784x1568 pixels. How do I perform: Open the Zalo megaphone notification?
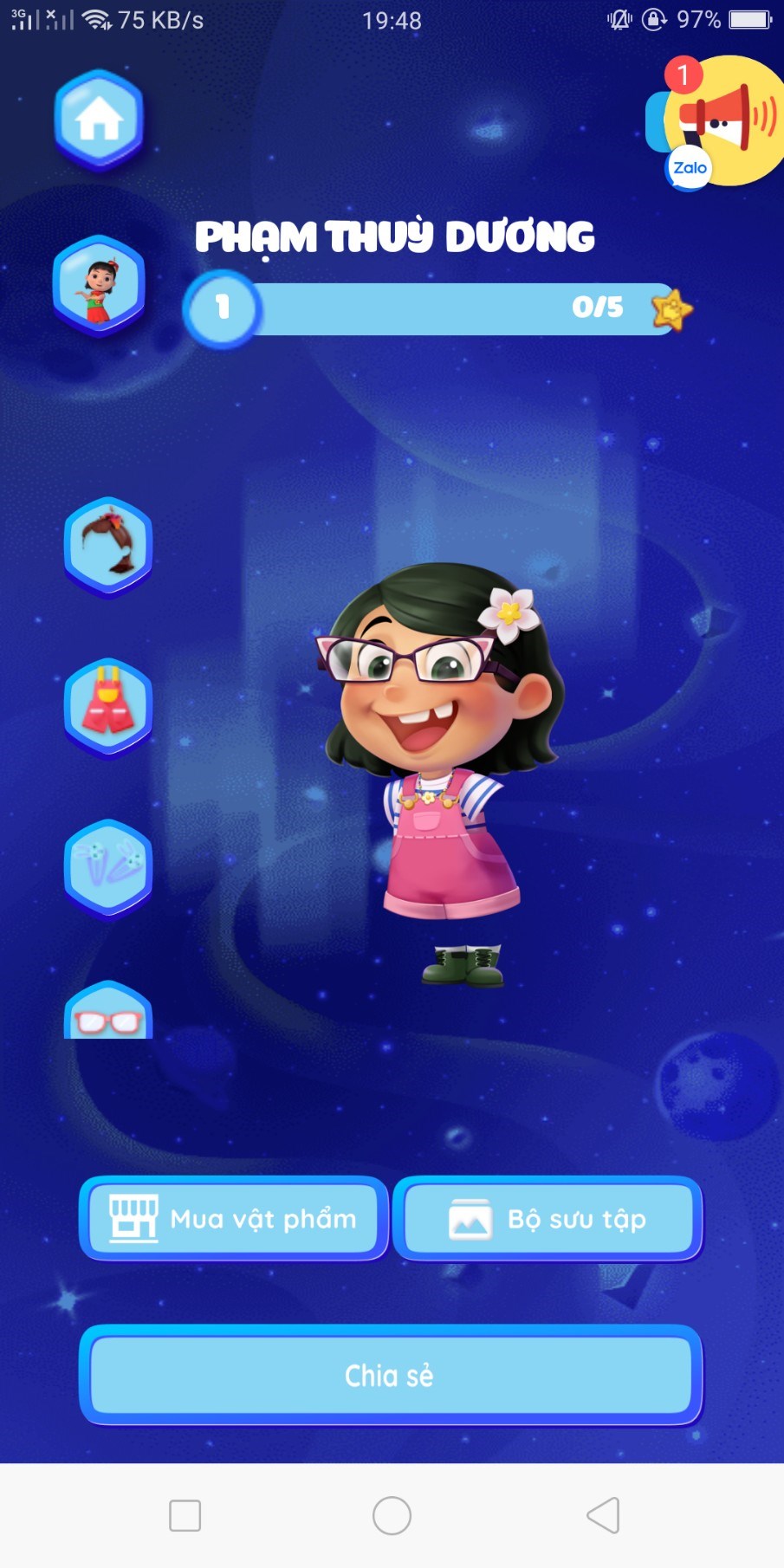tap(718, 120)
